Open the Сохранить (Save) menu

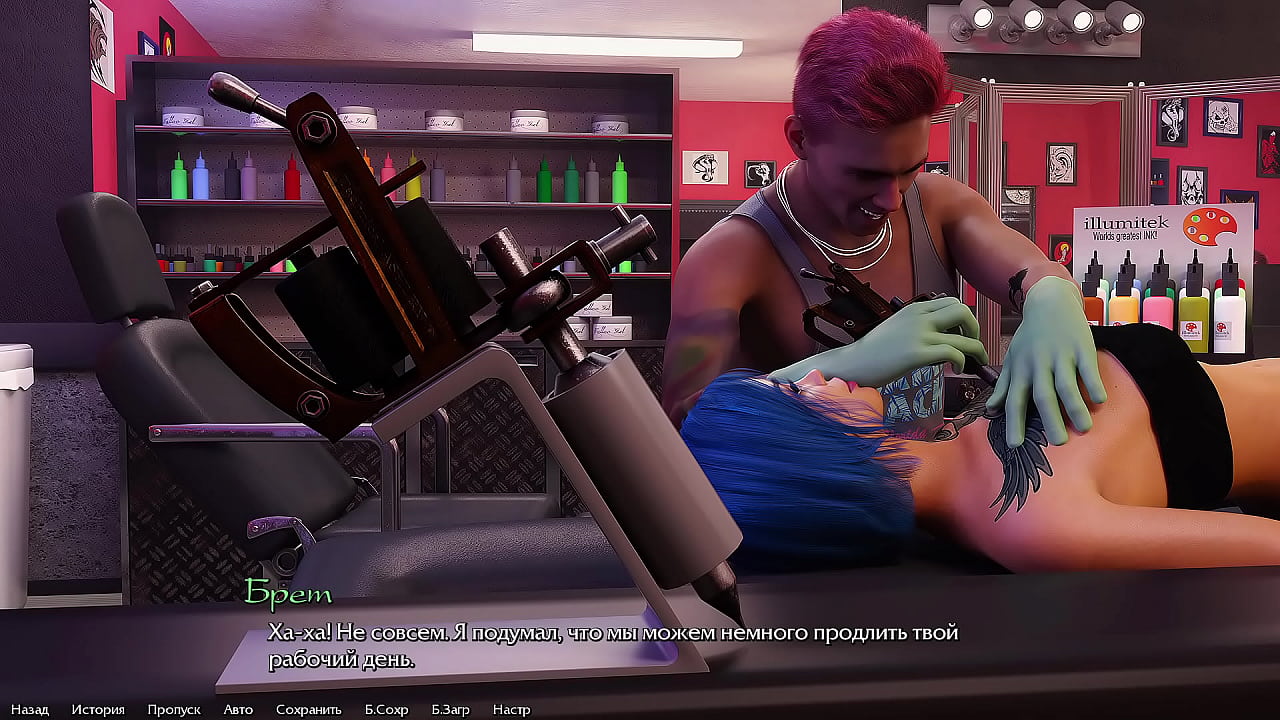(309, 709)
